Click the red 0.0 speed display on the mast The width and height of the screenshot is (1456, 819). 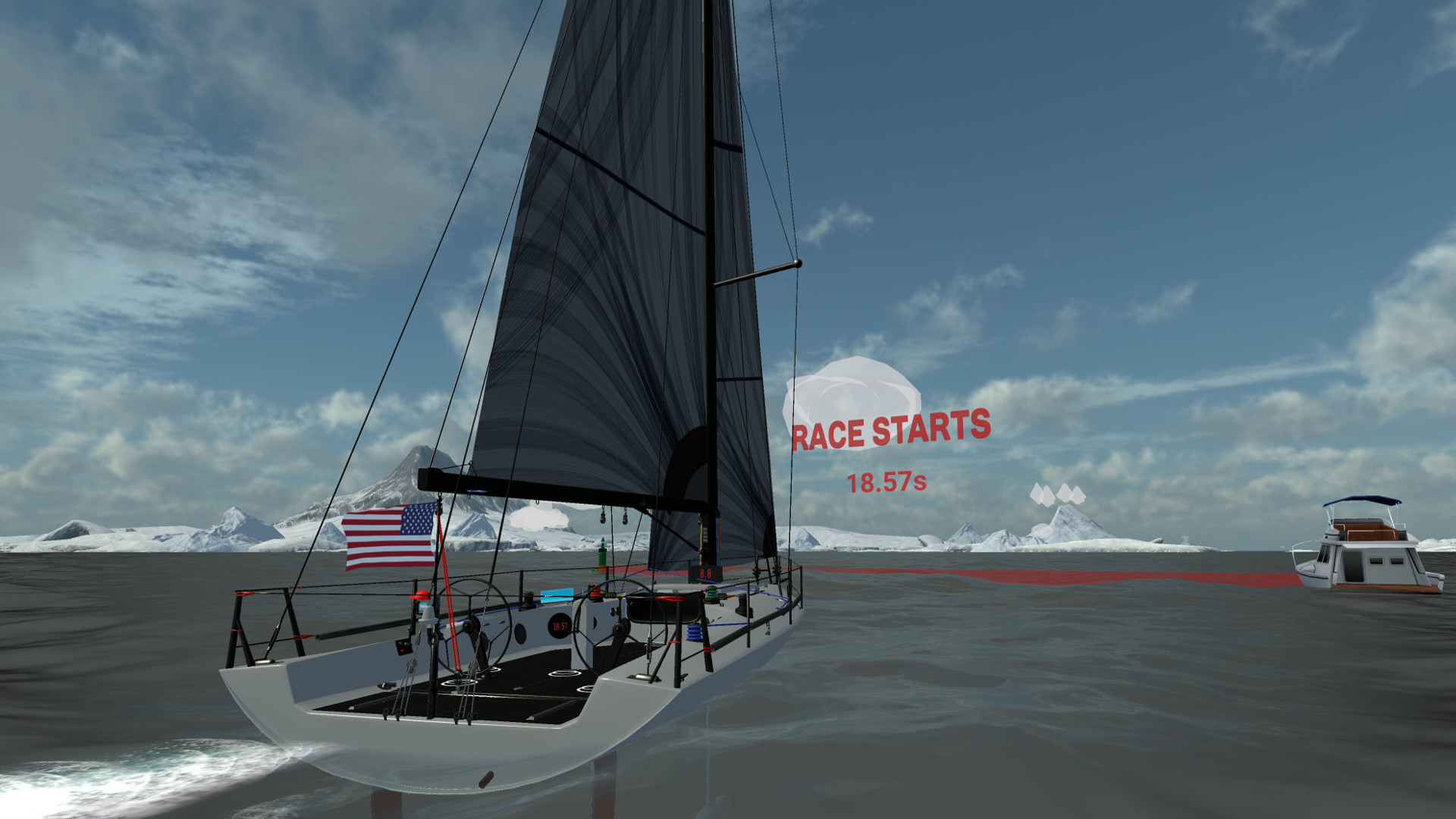click(x=705, y=573)
